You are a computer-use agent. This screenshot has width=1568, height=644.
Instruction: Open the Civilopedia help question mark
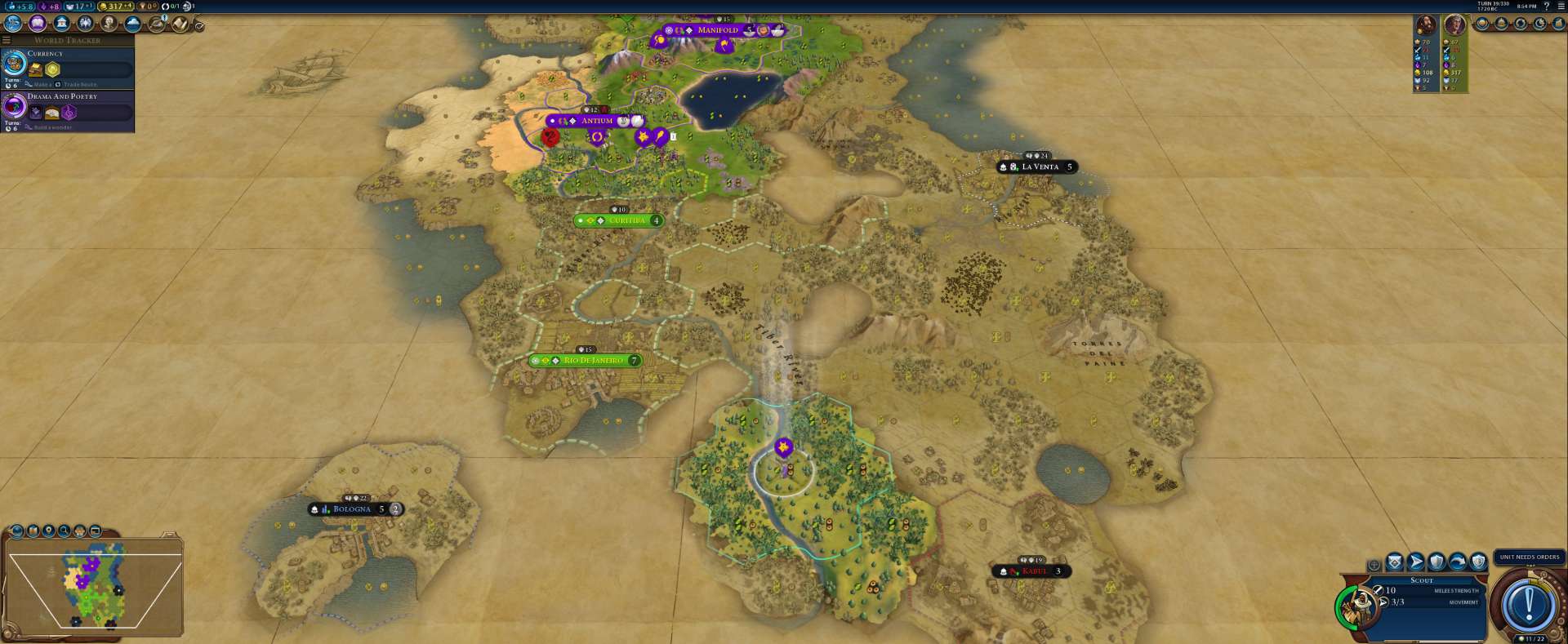(x=1546, y=6)
